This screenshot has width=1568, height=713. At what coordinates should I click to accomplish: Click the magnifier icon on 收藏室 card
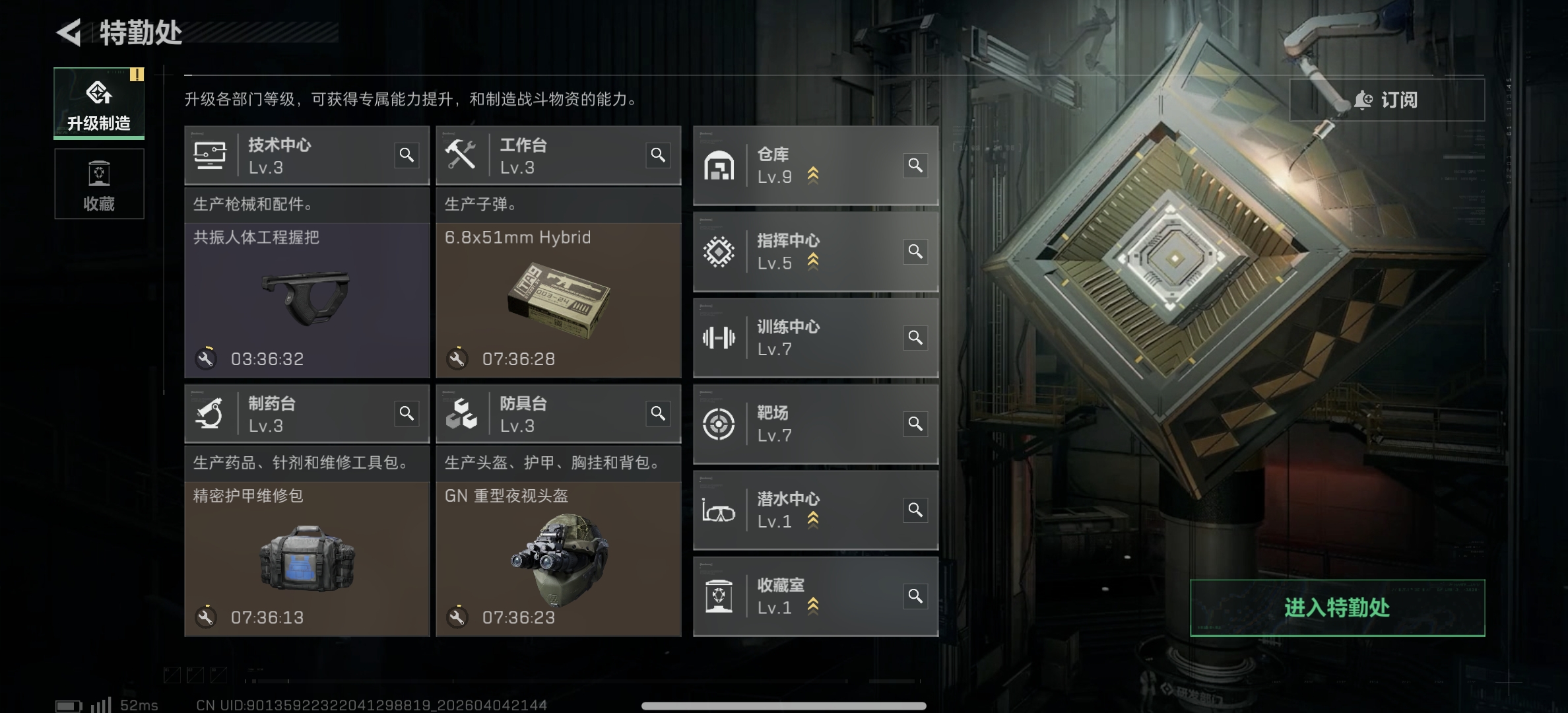pos(915,595)
